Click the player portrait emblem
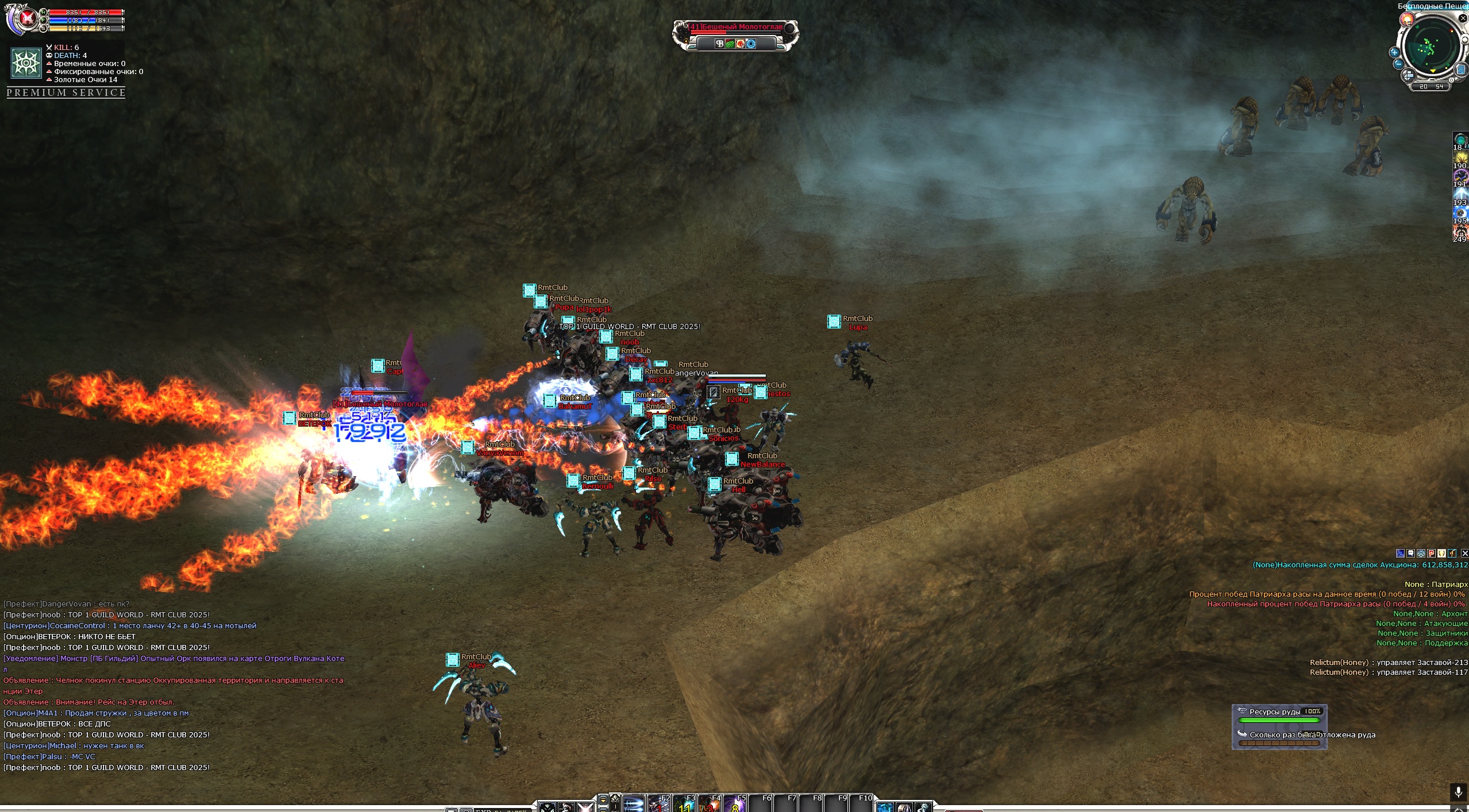 [26, 19]
